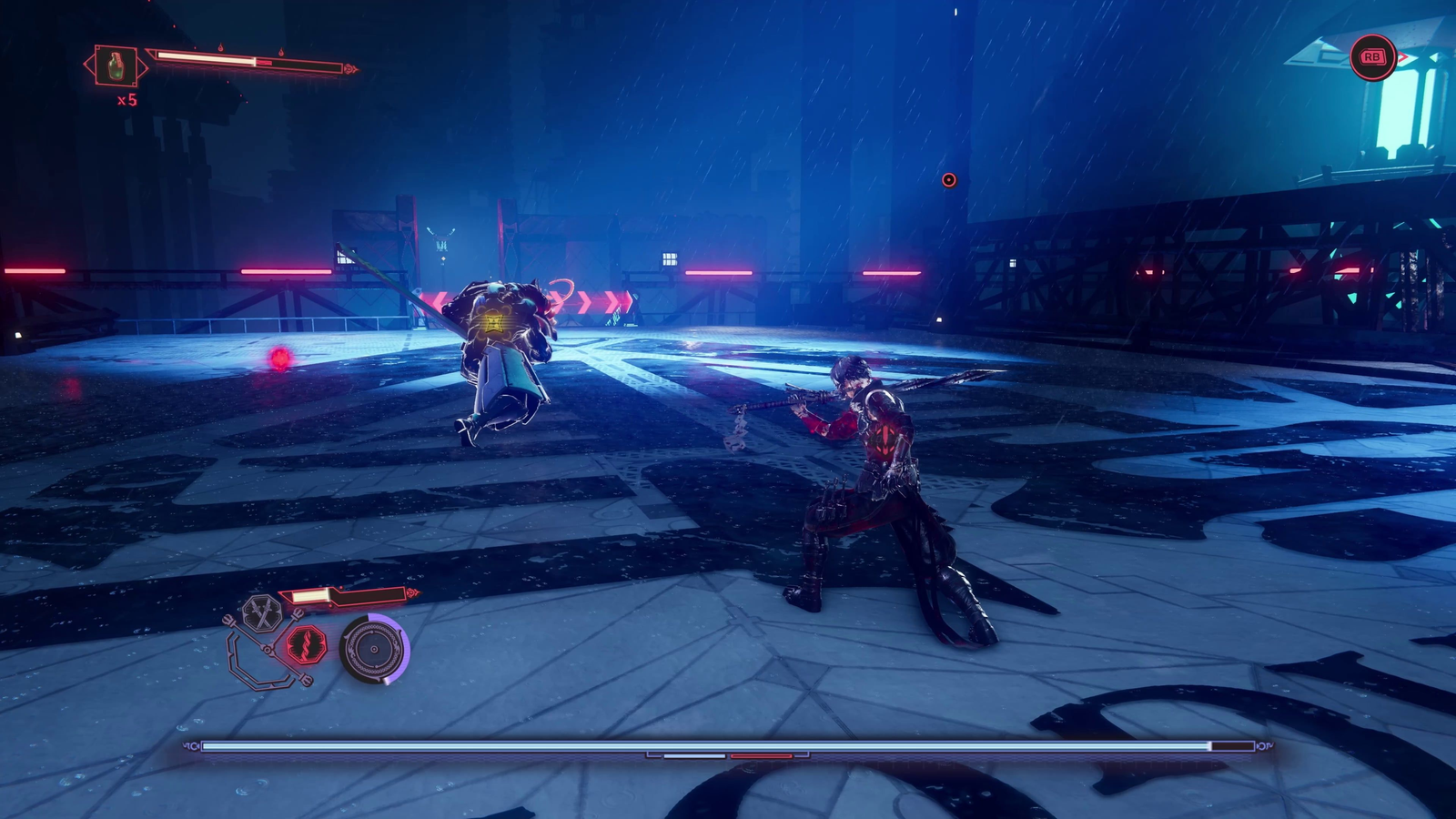Activate the red twisted rope ability

(x=307, y=645)
